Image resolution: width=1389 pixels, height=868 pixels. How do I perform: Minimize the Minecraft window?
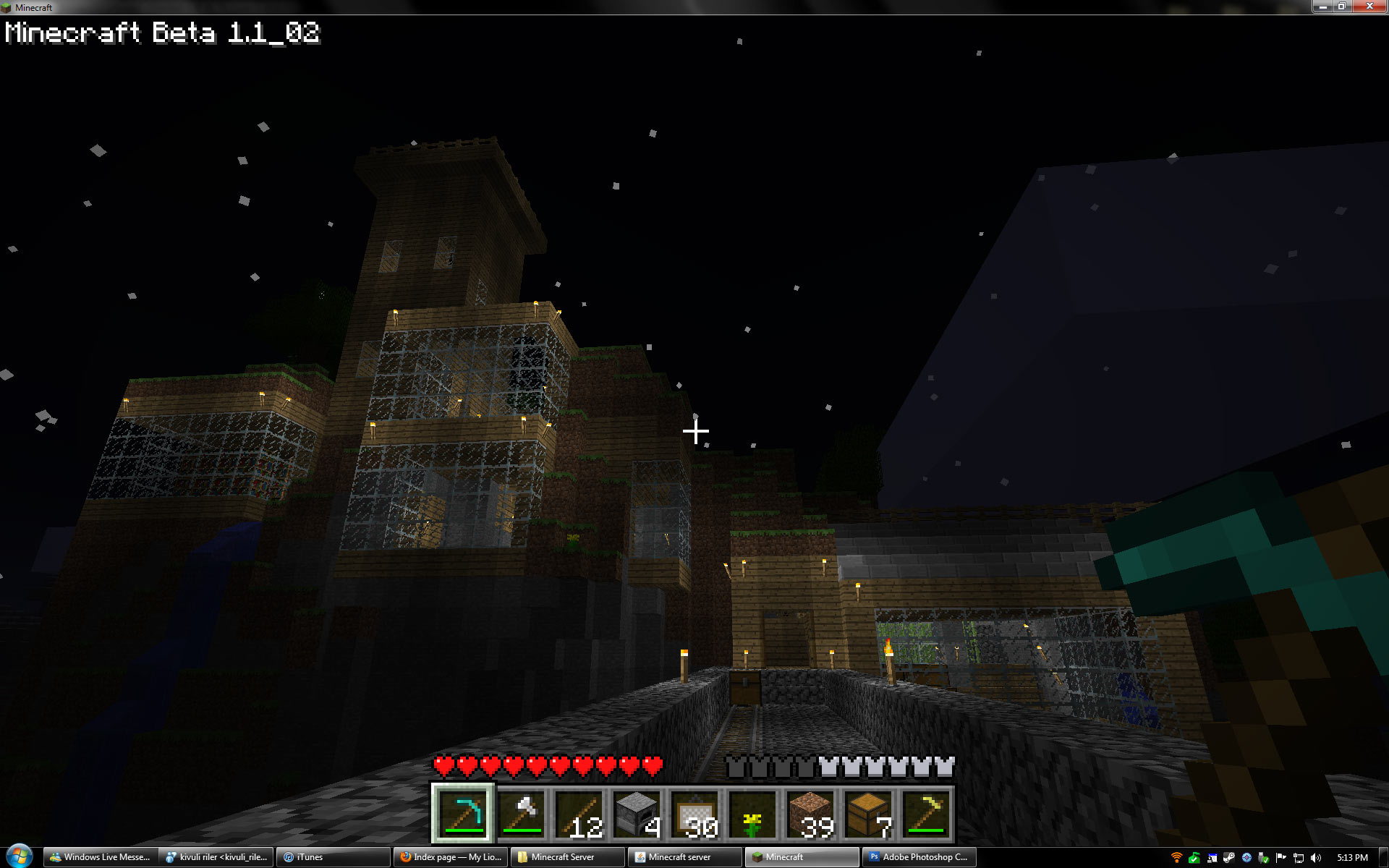coord(1323,7)
